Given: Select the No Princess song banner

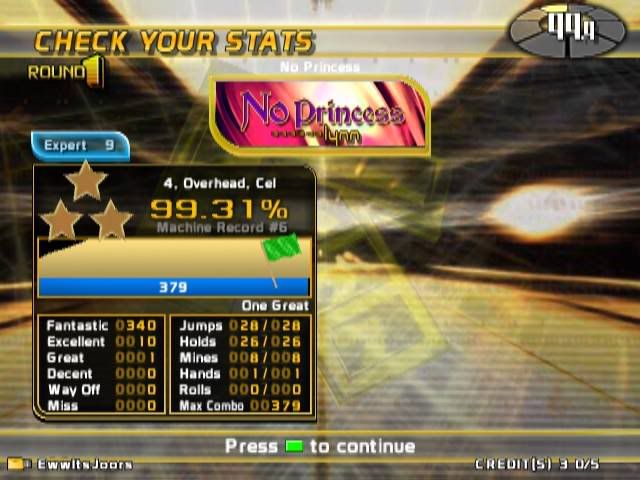Looking at the screenshot, I should [321, 115].
